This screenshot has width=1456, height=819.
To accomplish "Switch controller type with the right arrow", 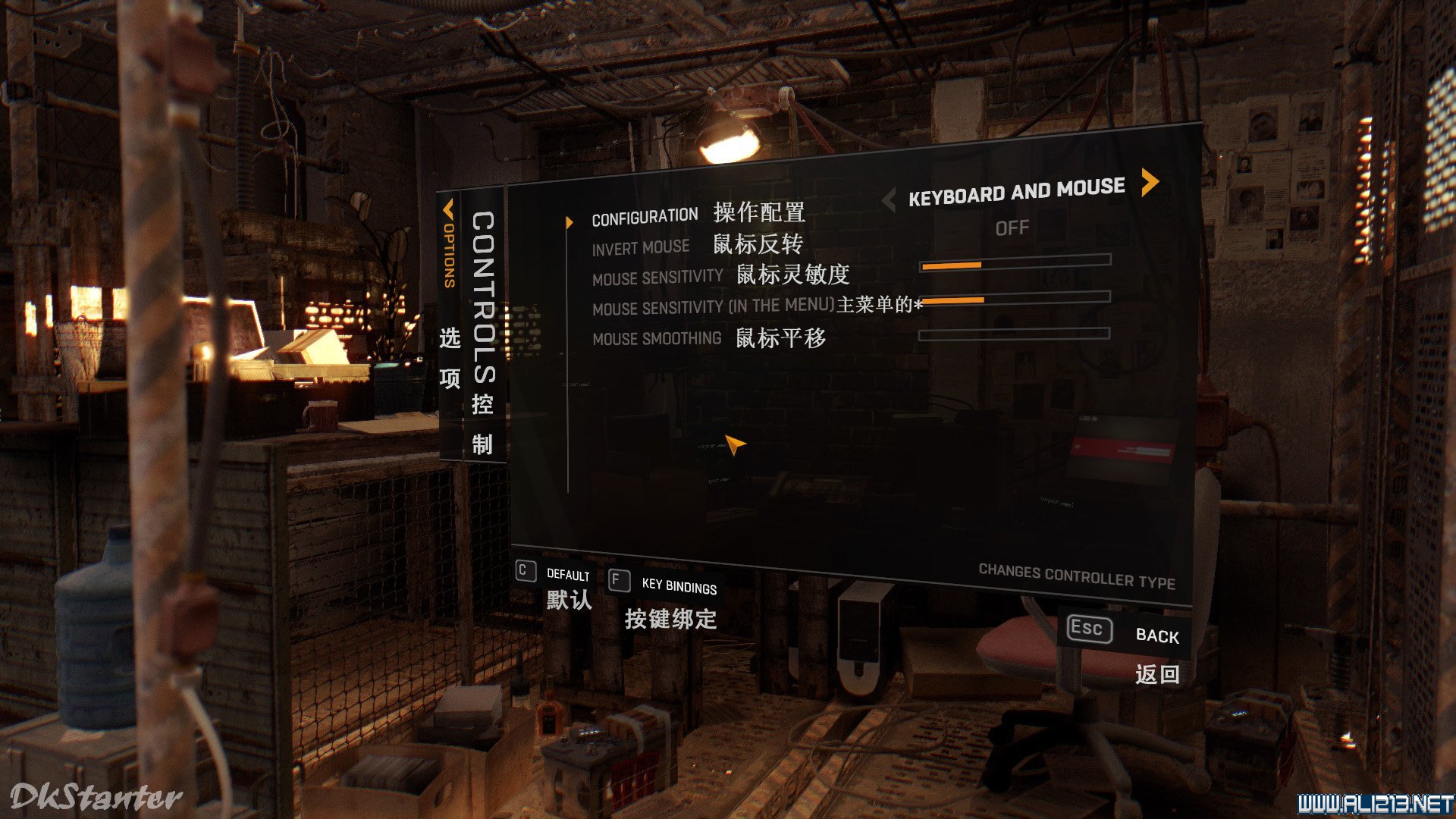I will coord(1150,182).
